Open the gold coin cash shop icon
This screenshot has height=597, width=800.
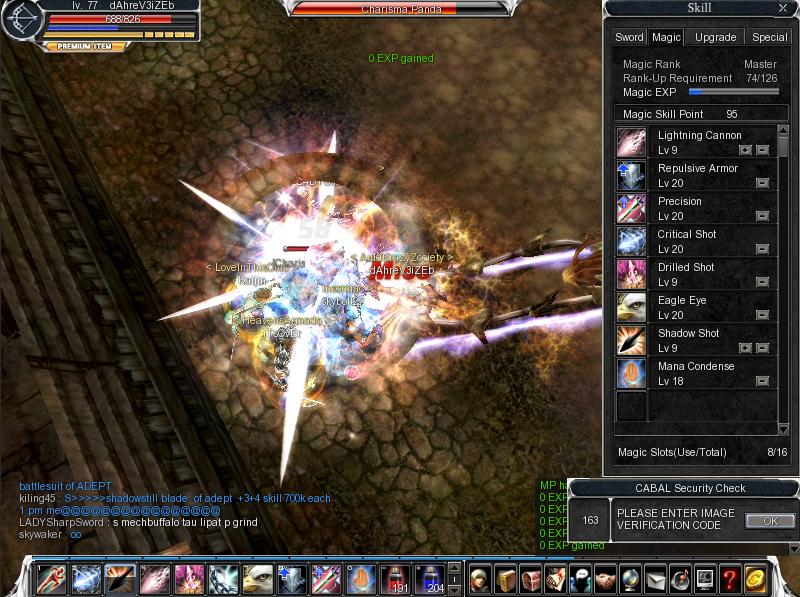click(x=757, y=579)
